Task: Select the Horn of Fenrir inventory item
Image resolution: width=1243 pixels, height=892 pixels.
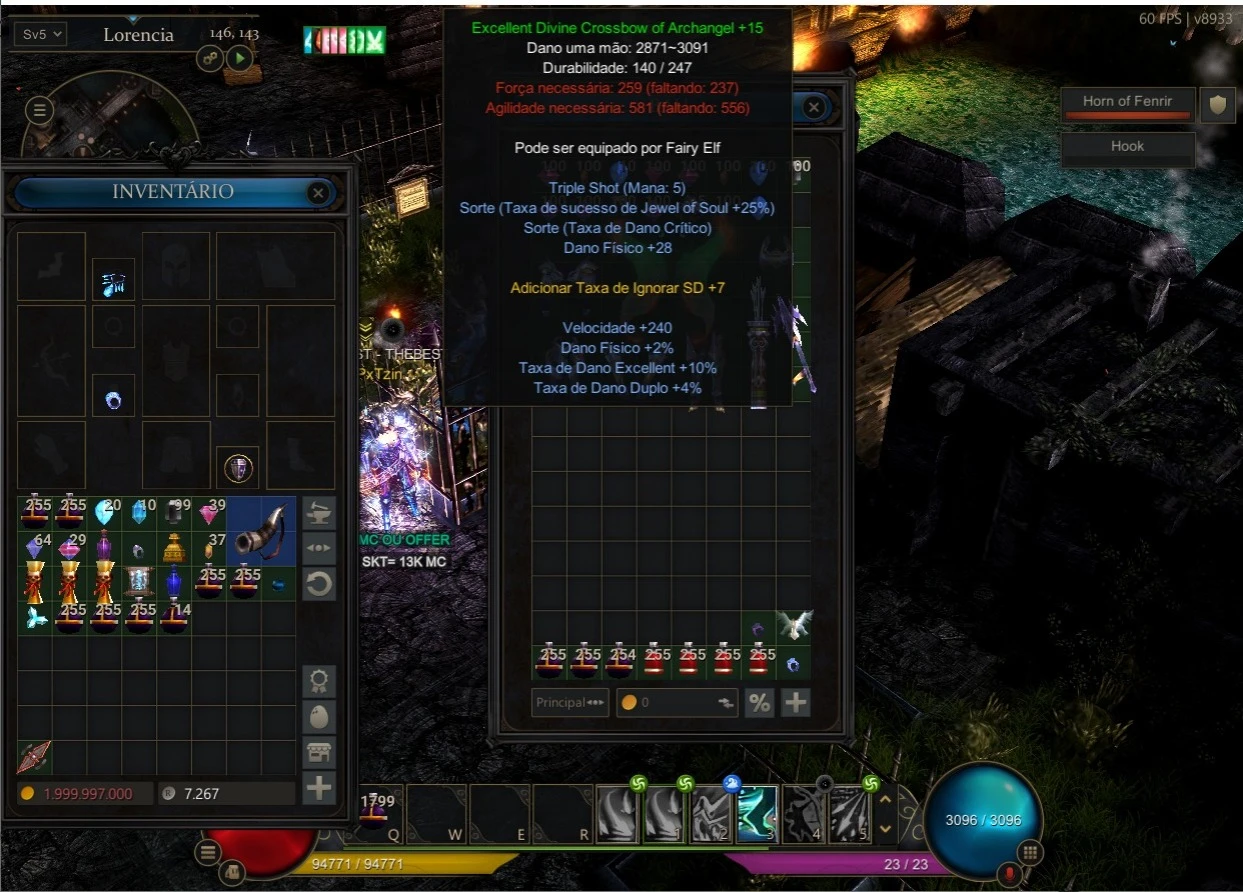Action: (261, 531)
